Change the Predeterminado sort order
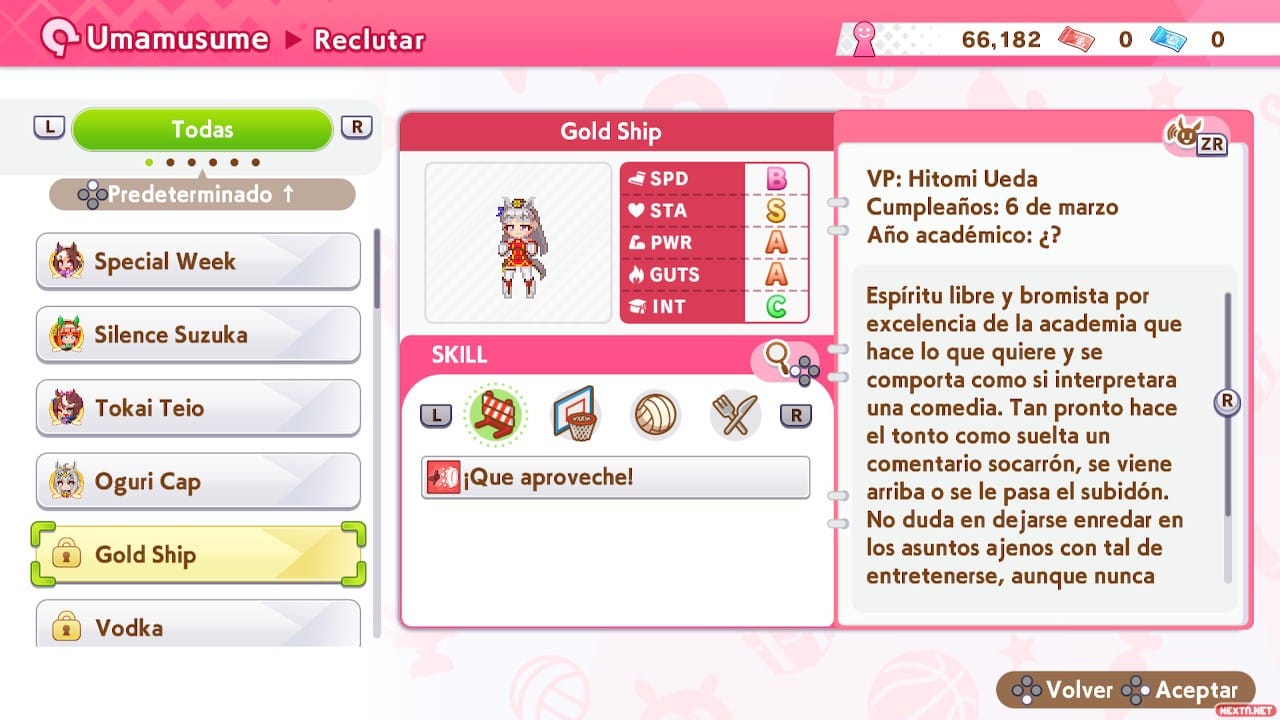Screen dimensions: 1280x720 [202, 194]
